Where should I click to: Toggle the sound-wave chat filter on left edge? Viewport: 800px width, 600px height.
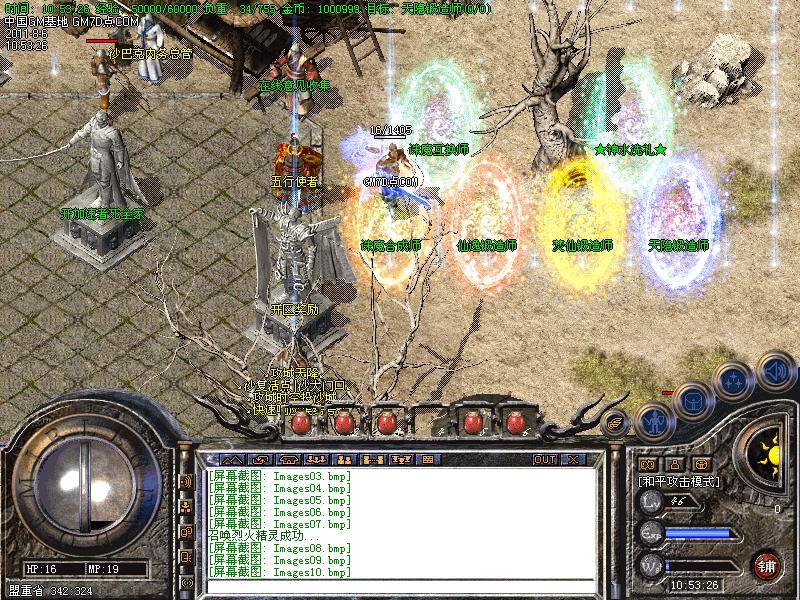pyautogui.click(x=186, y=481)
